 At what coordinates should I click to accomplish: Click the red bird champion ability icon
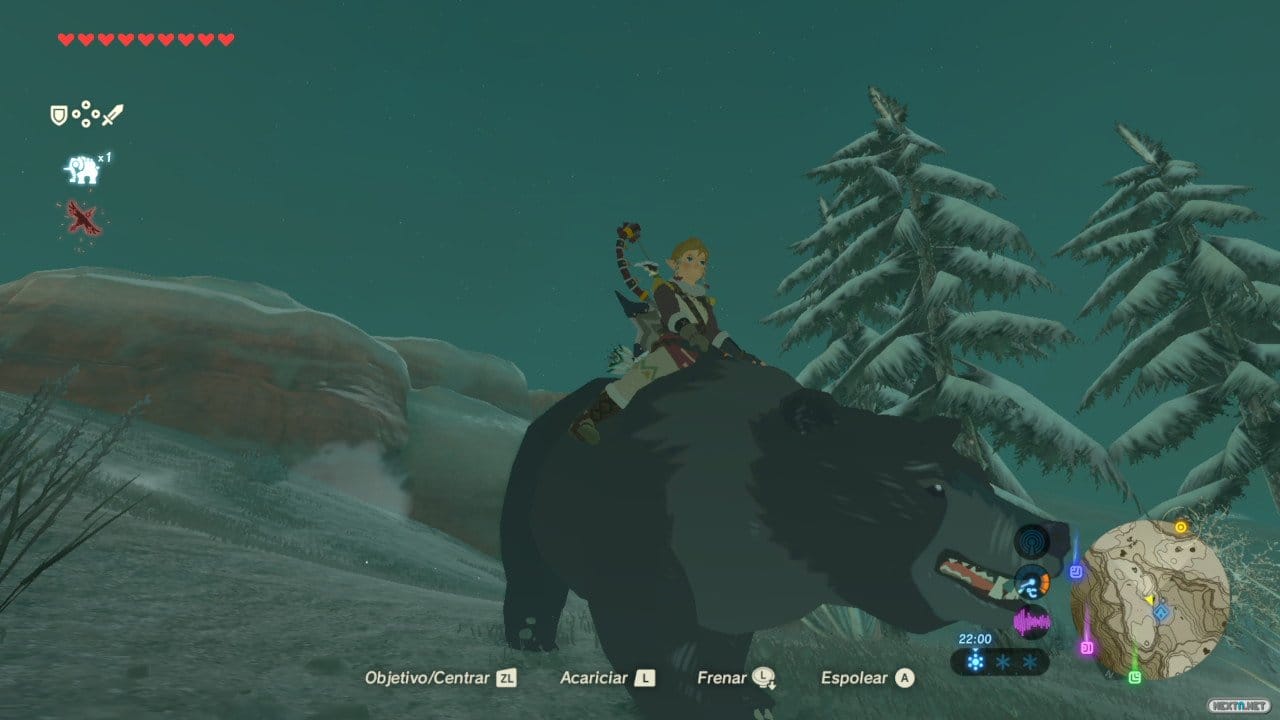click(x=83, y=218)
